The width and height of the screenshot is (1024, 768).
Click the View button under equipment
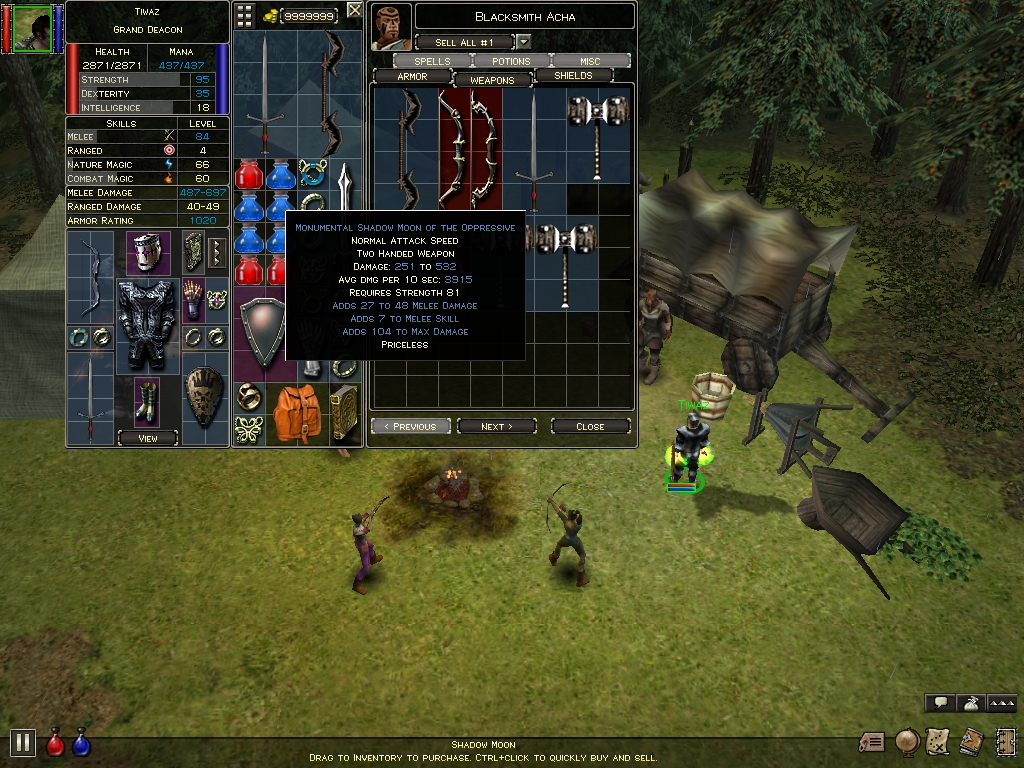click(147, 438)
